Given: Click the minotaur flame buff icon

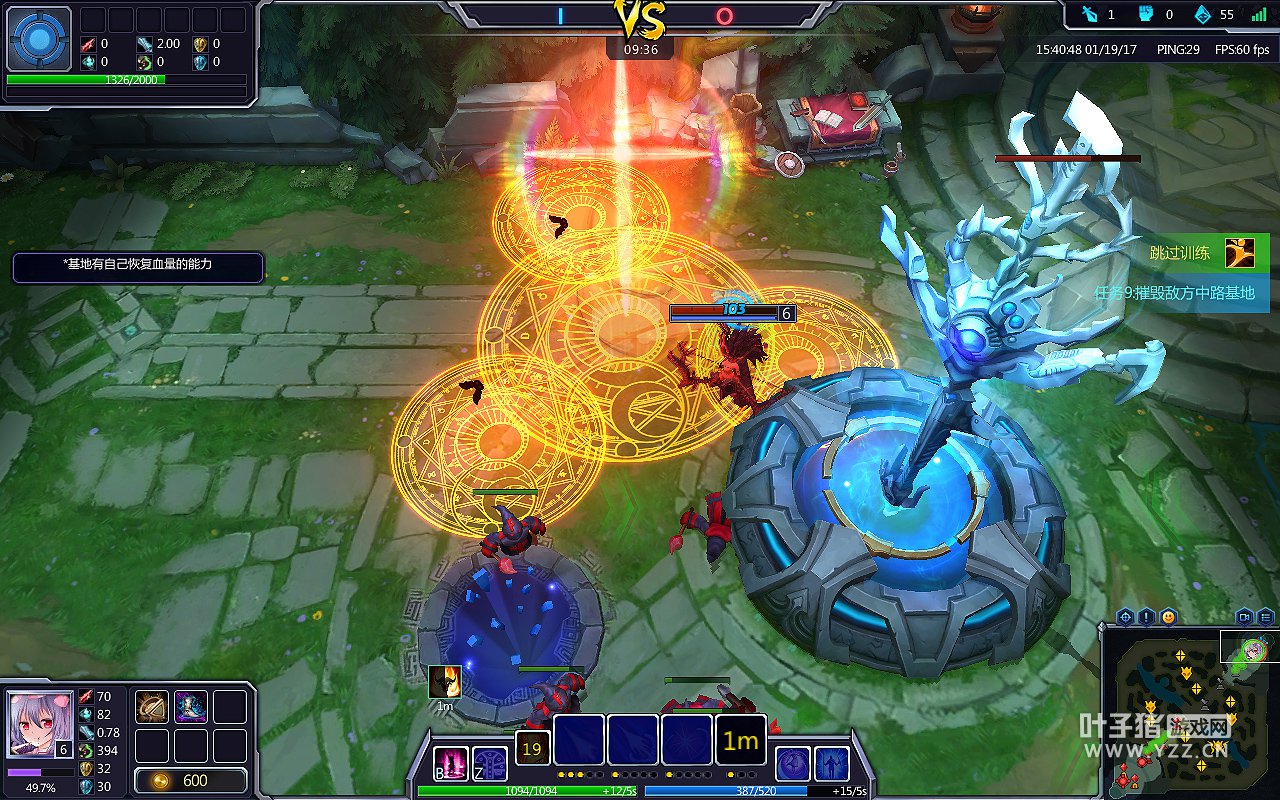Looking at the screenshot, I should point(445,682).
